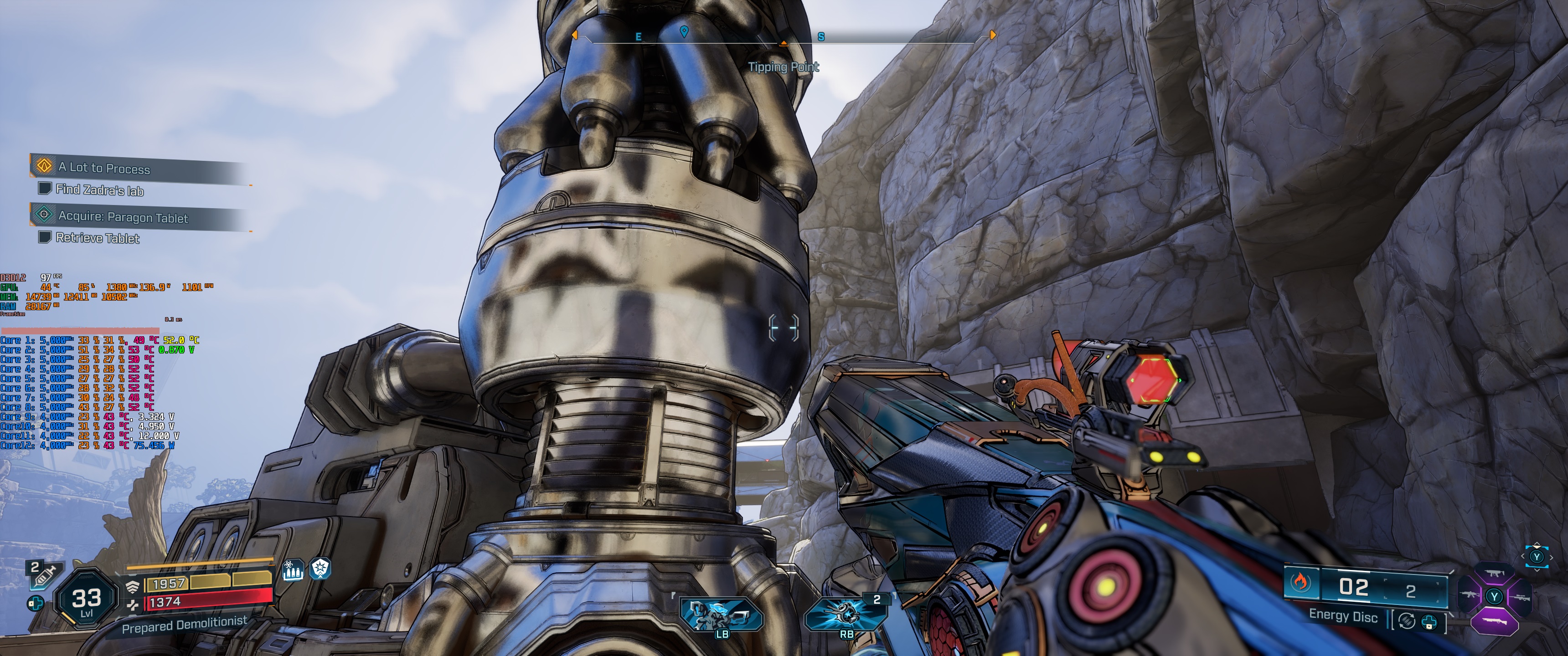Click the compass location pin marker
This screenshot has height=656, width=1568.
tap(684, 31)
